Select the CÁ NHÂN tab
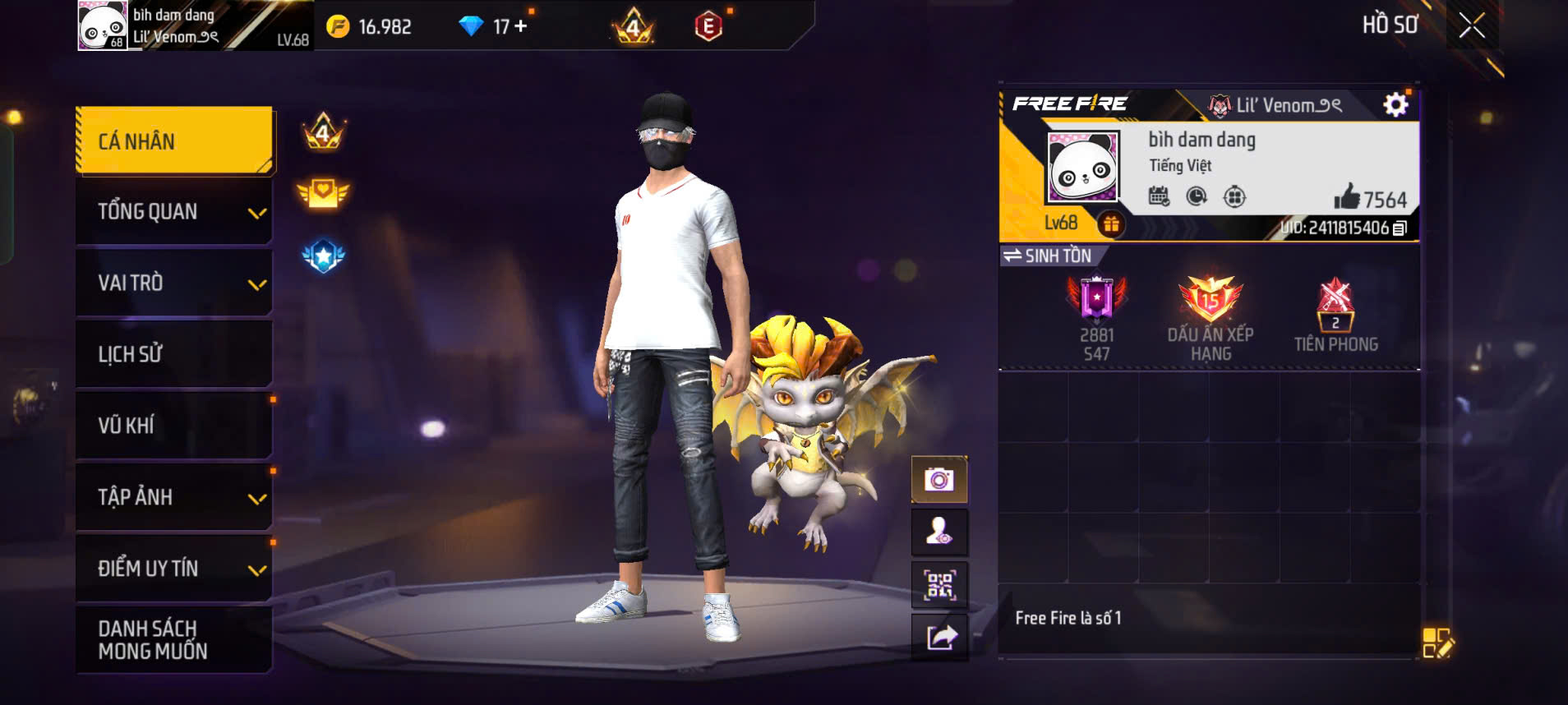 [174, 141]
